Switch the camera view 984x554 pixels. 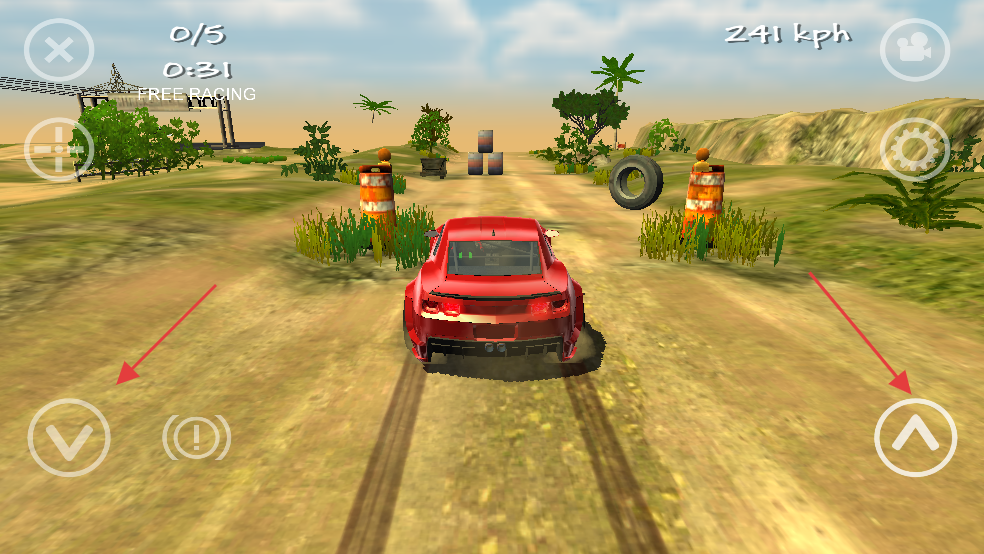(x=914, y=49)
